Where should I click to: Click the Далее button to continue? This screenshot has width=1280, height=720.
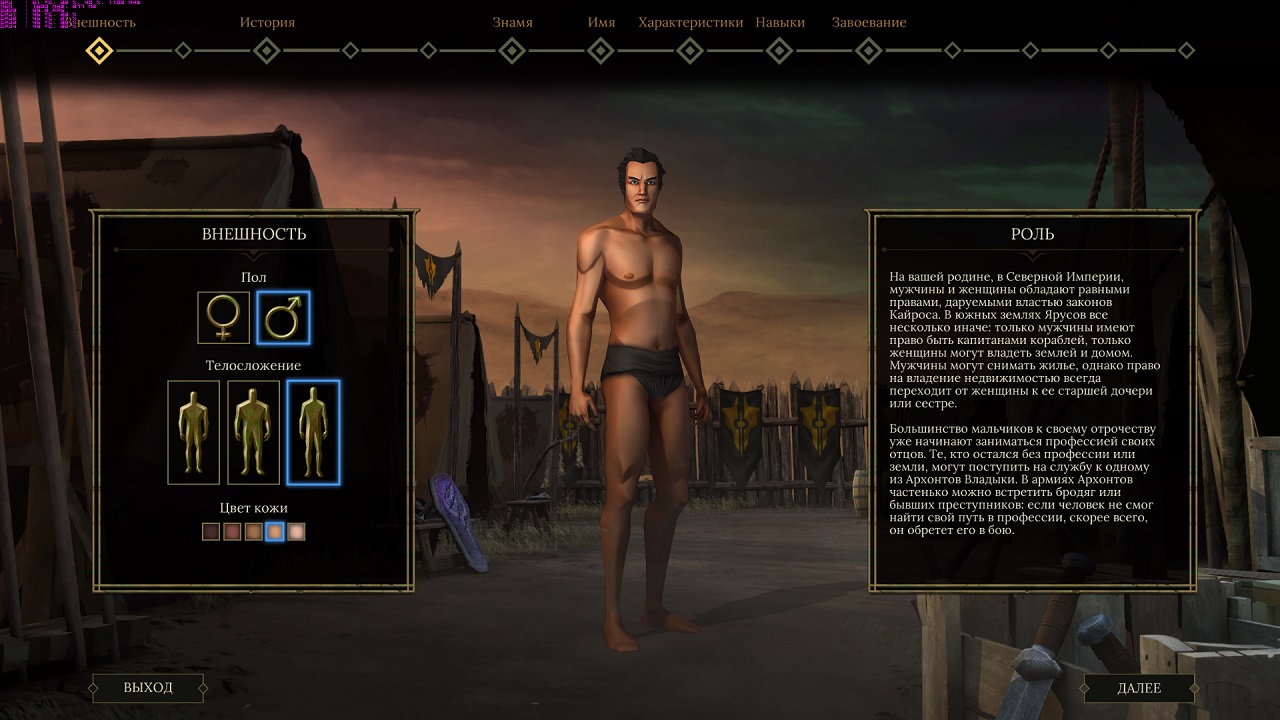[x=1139, y=688]
